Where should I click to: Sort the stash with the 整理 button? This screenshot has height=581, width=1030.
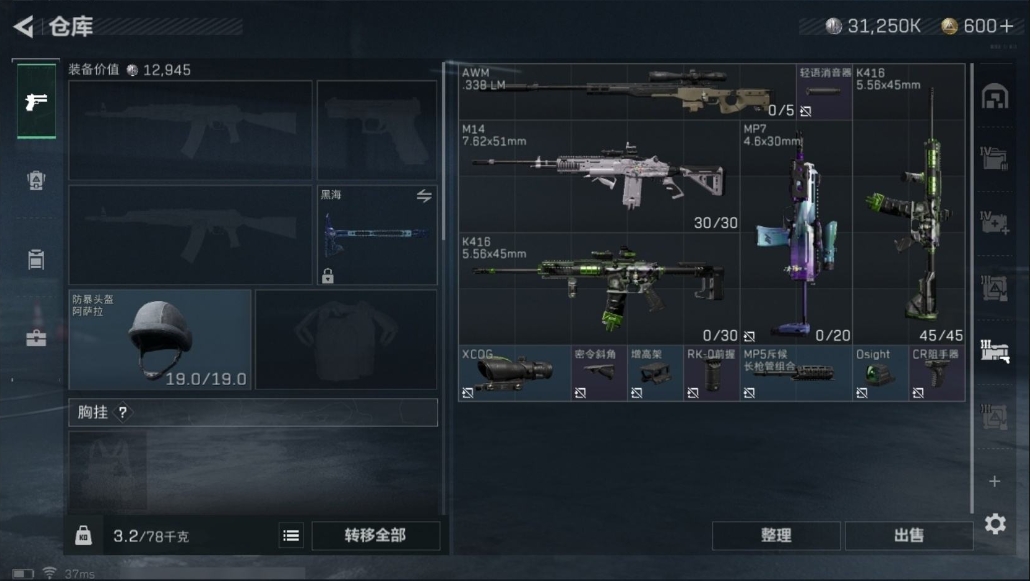776,535
